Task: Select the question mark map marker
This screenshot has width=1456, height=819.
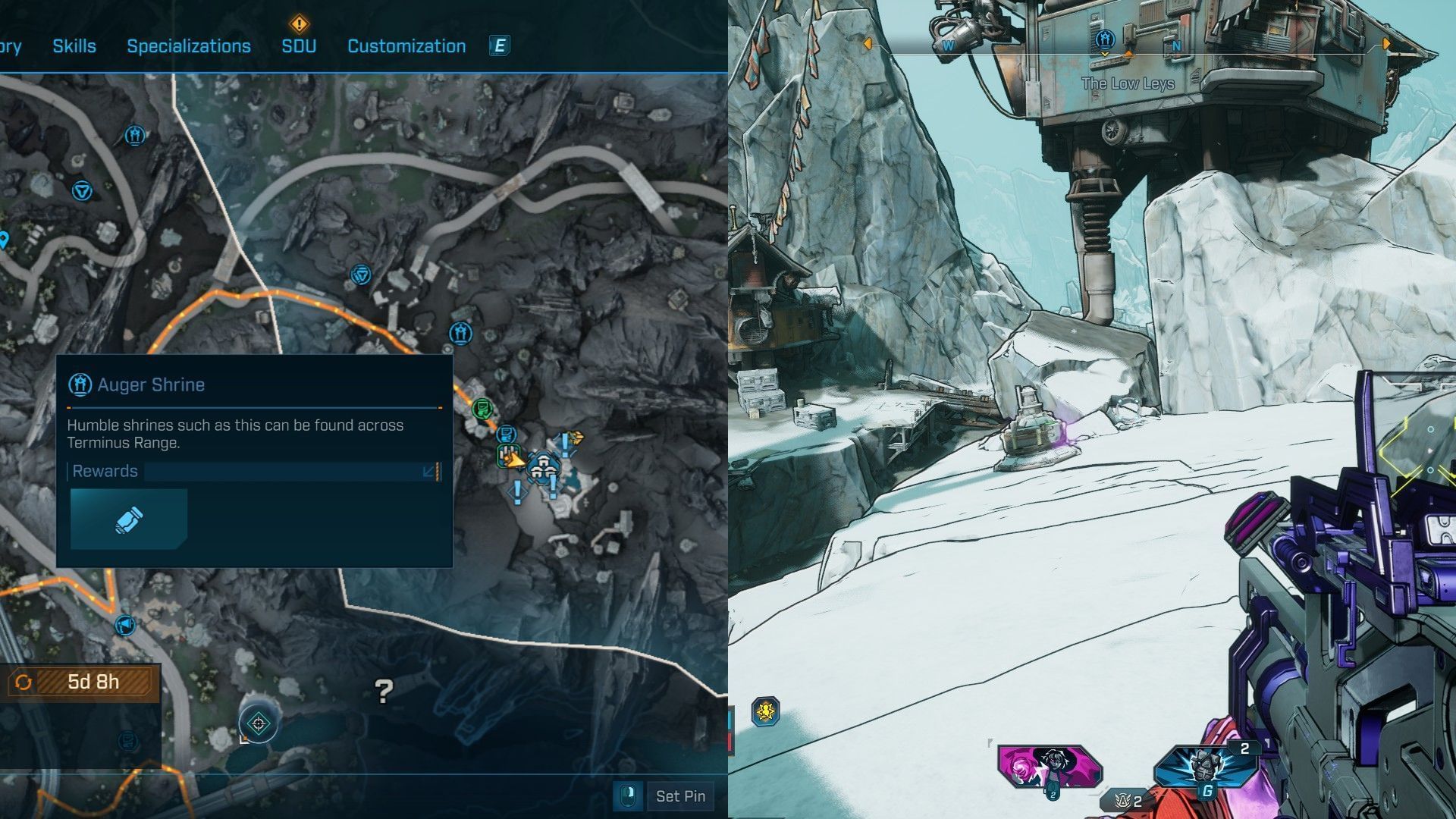Action: (384, 691)
